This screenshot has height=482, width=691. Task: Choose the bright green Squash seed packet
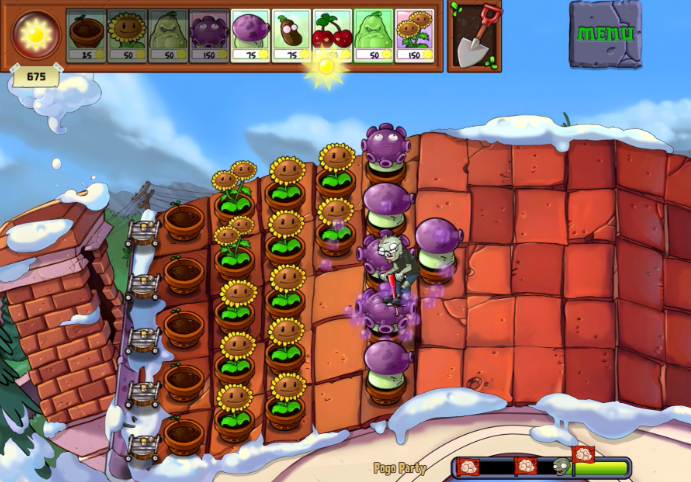click(373, 36)
